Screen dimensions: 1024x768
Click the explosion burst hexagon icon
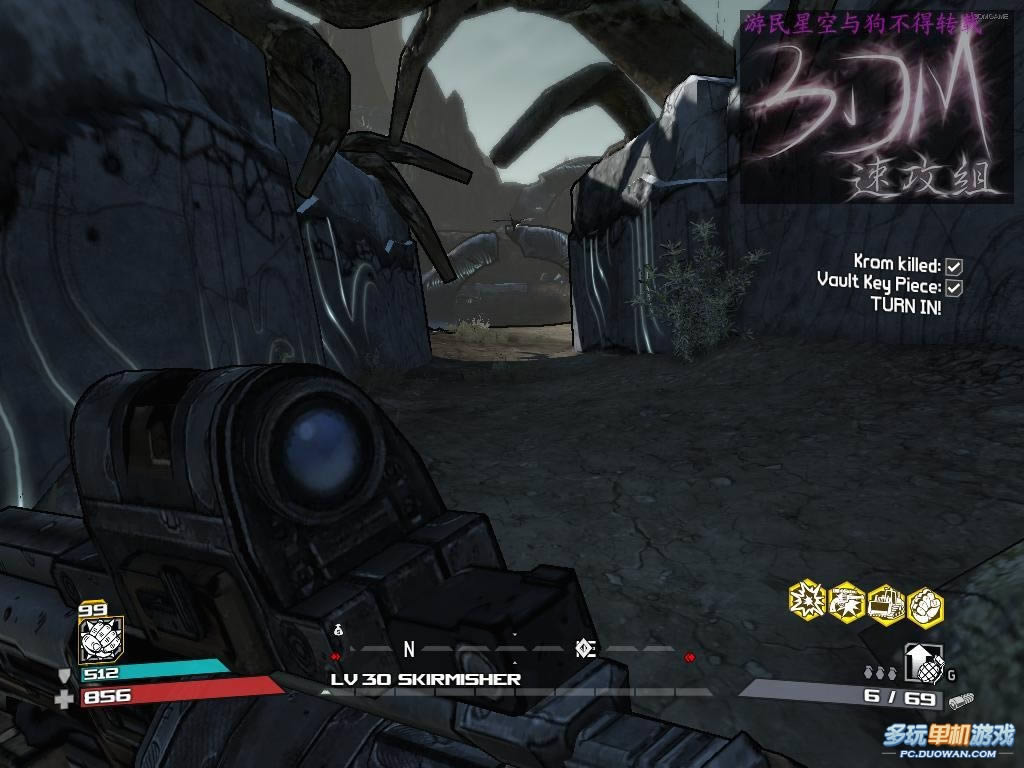coord(807,600)
